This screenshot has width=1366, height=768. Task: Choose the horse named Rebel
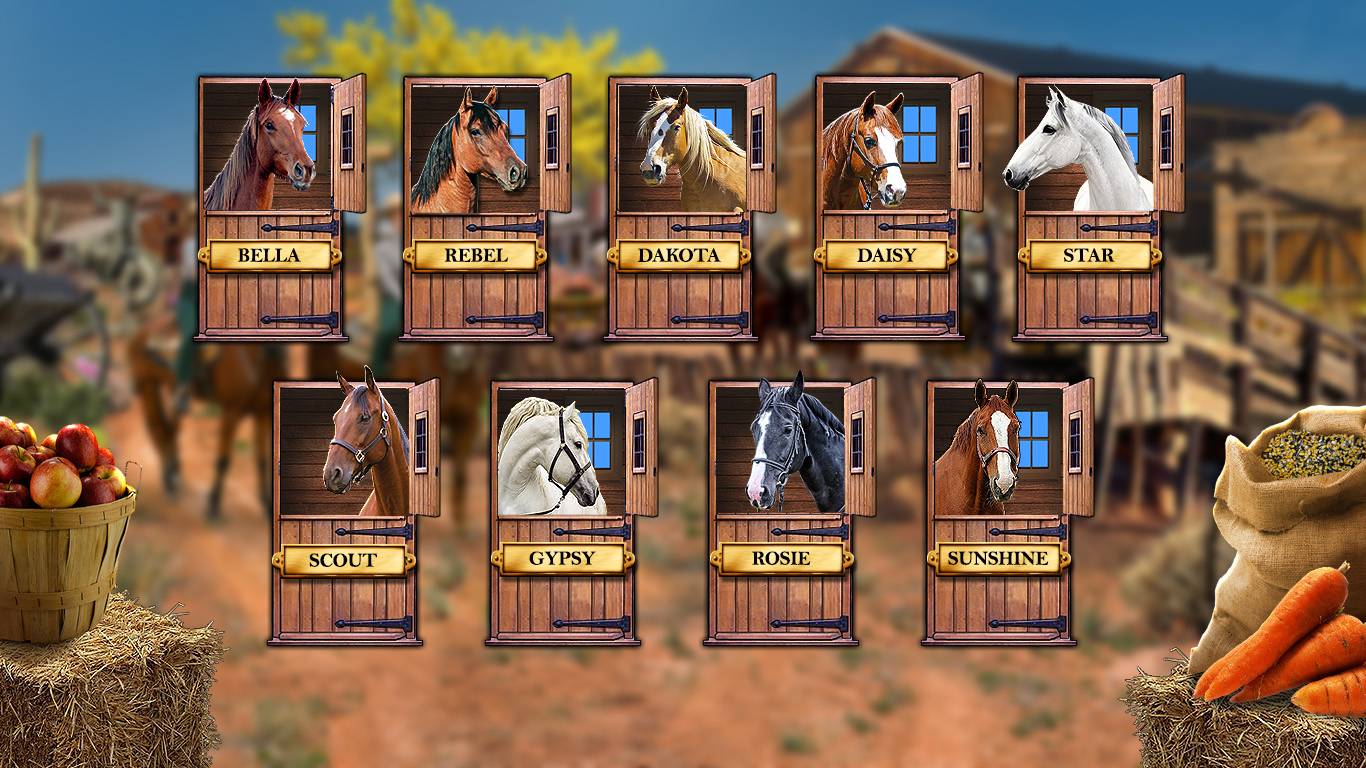475,208
